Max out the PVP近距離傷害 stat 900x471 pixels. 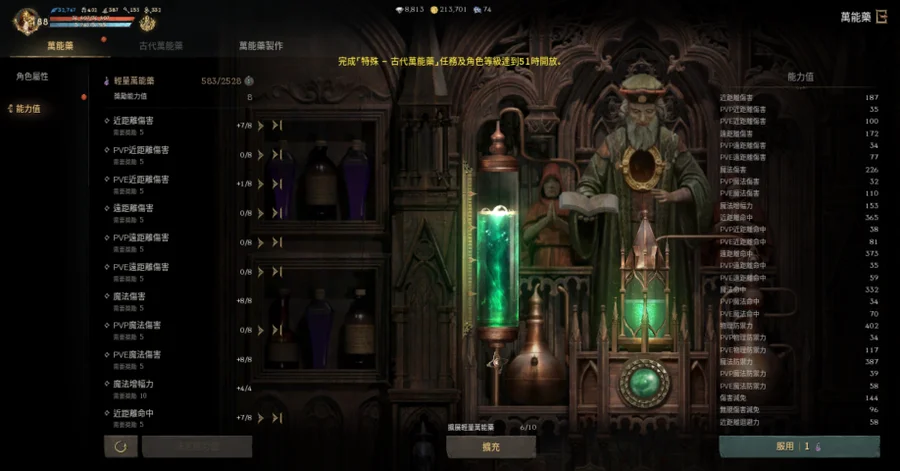[x=277, y=155]
